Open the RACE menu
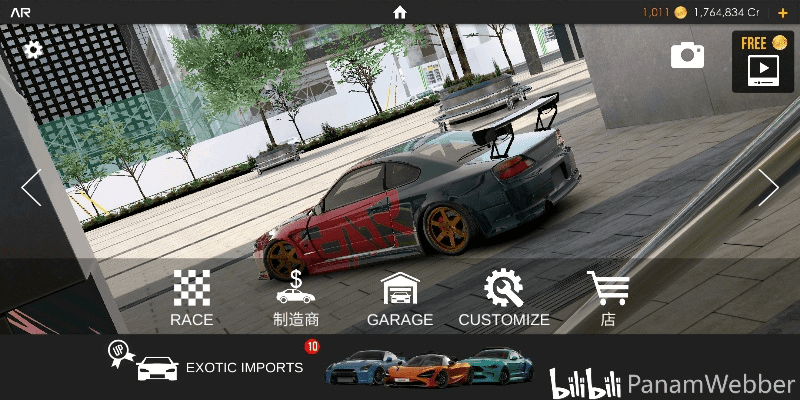The width and height of the screenshot is (800, 400). coord(191,299)
